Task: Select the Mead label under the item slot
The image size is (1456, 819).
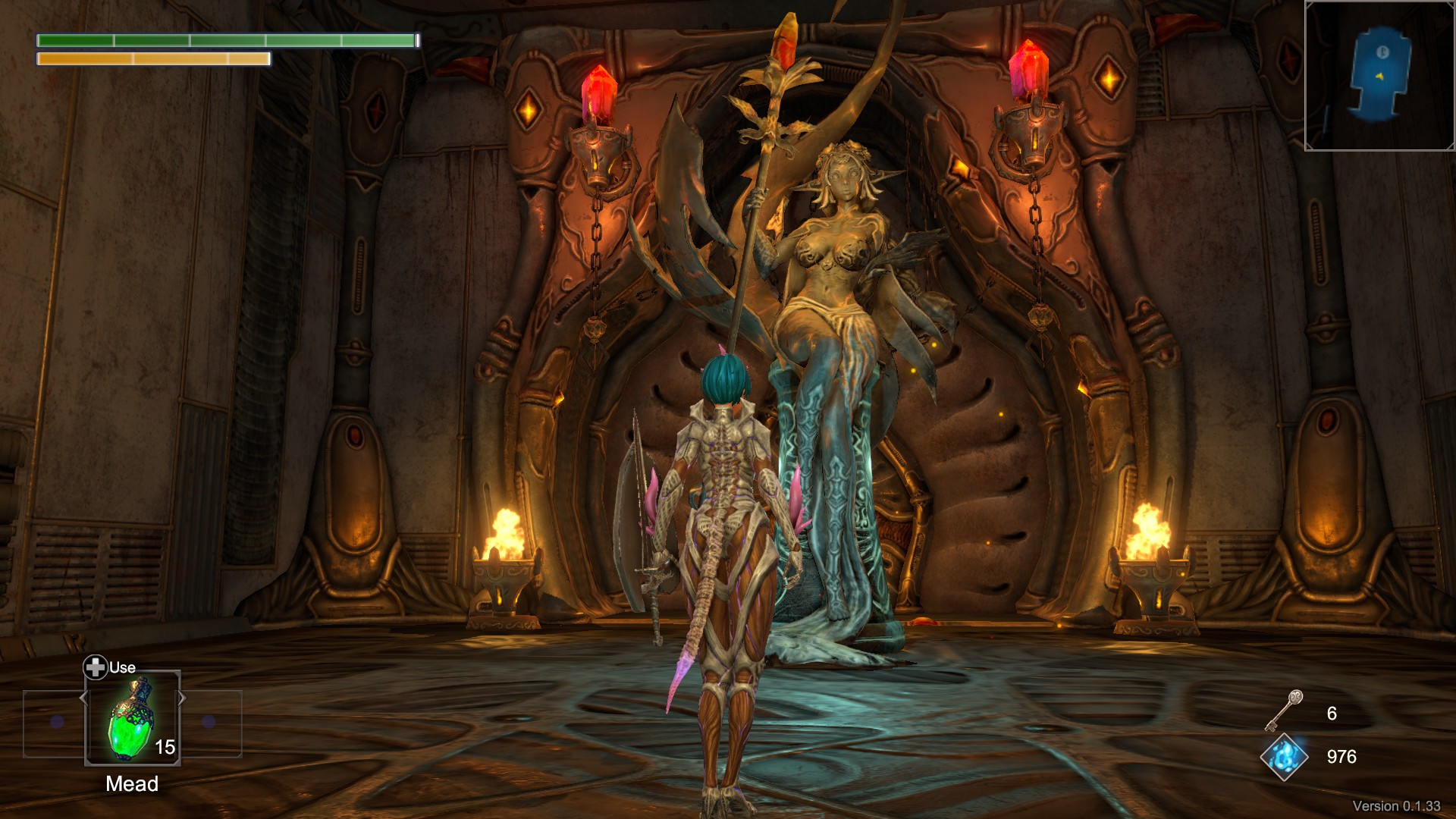Action: pos(130,783)
